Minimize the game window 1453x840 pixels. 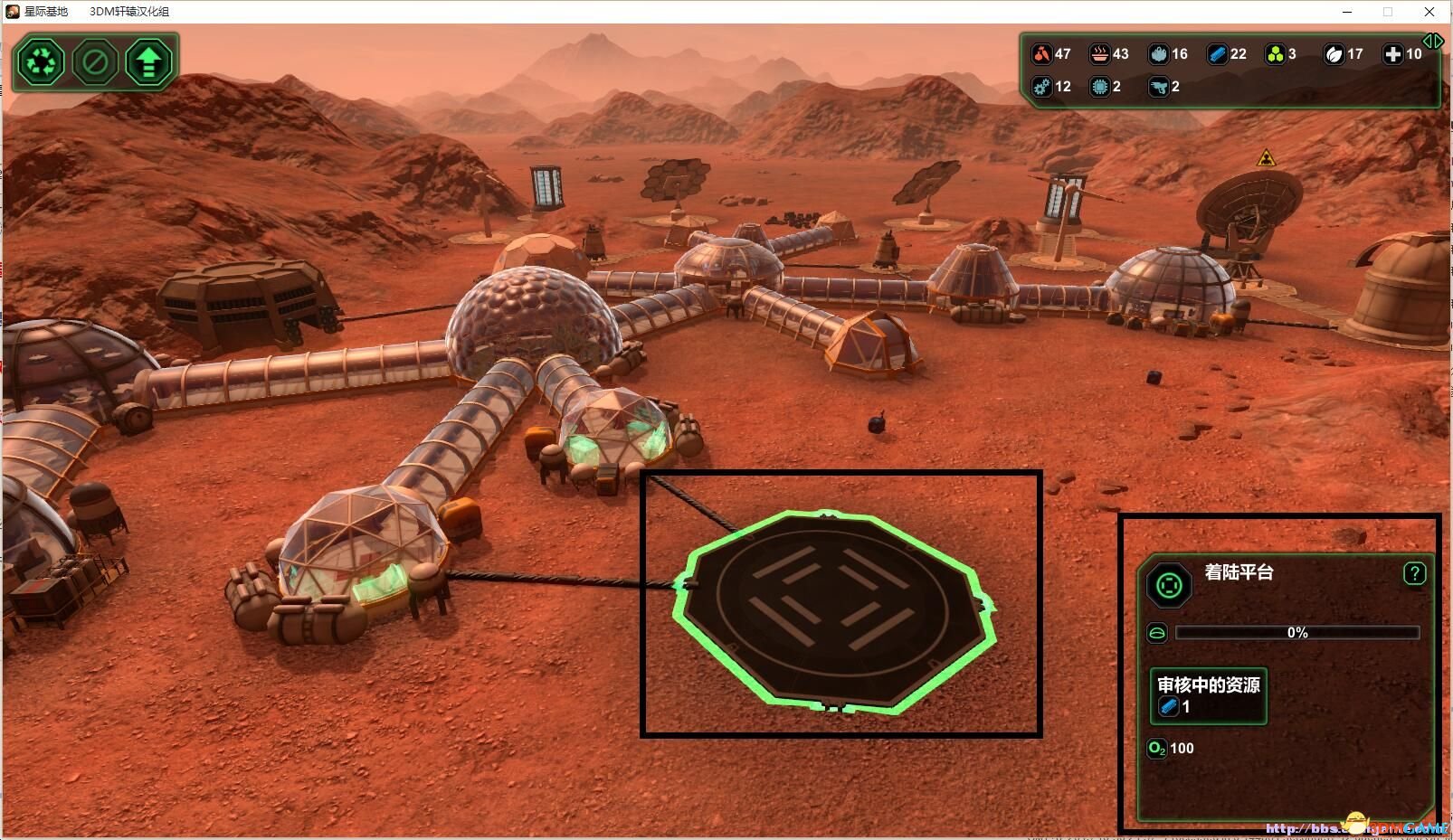[x=1346, y=12]
